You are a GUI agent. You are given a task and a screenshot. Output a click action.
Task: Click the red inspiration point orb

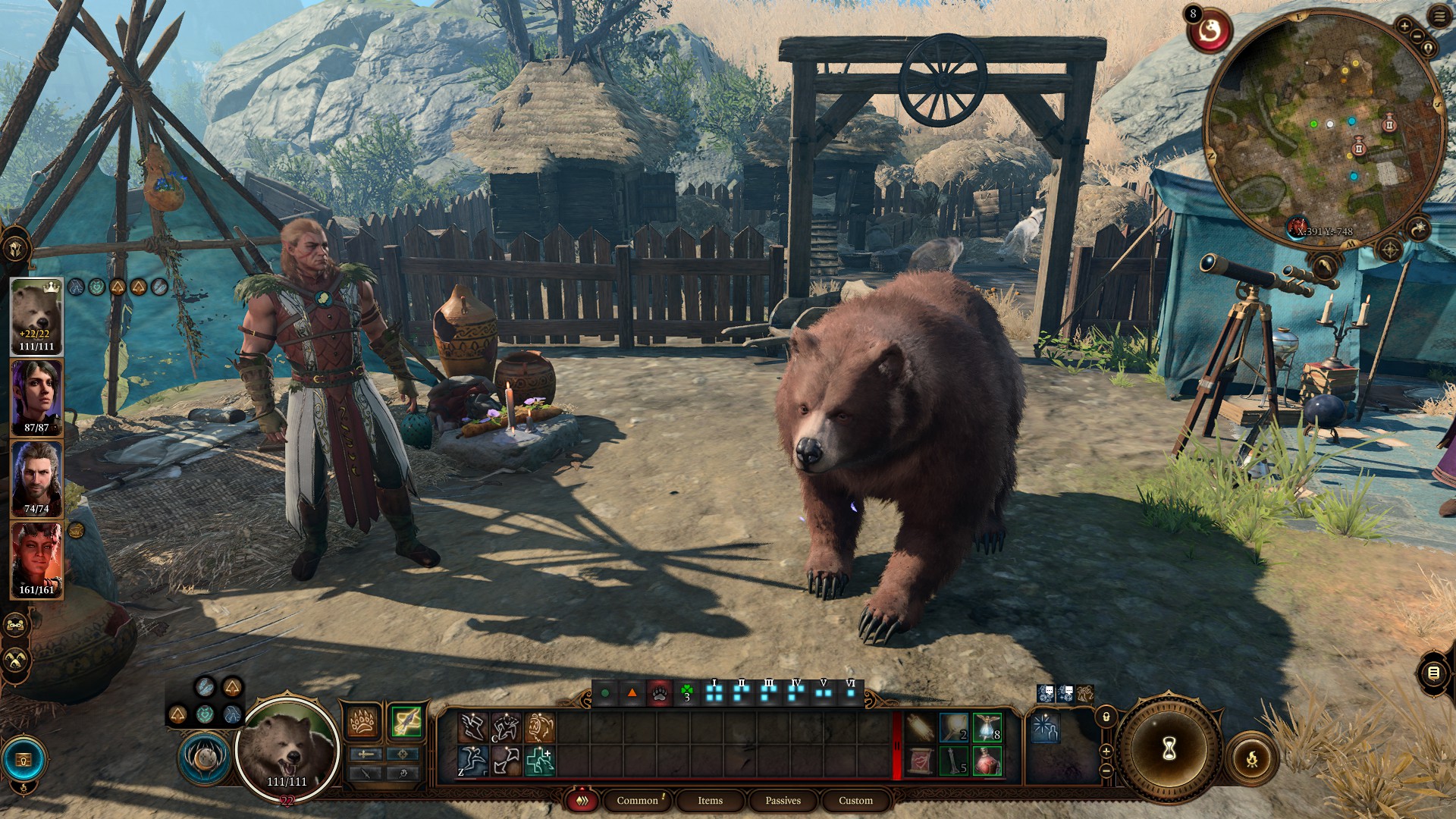pyautogui.click(x=1210, y=32)
